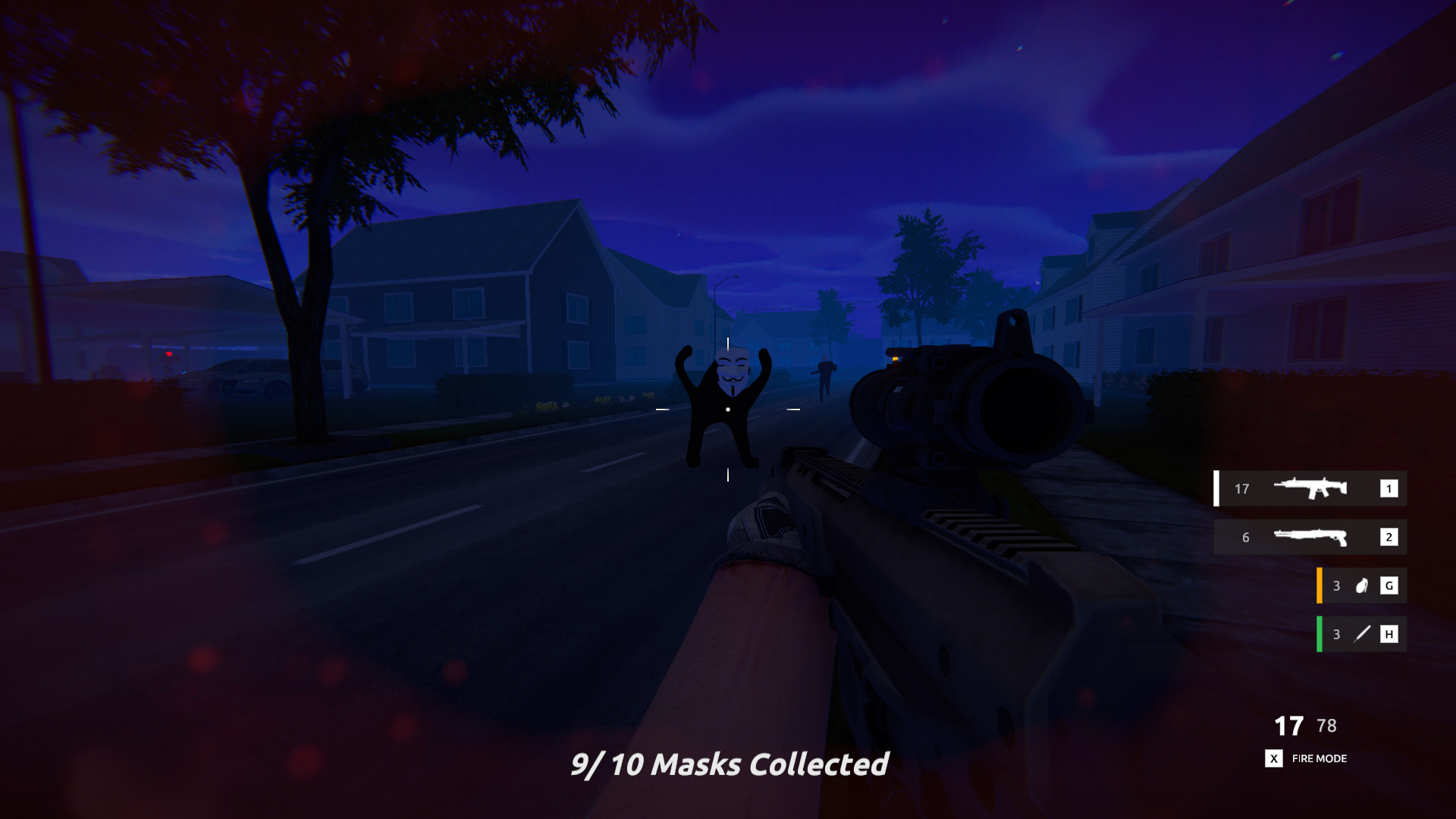Image resolution: width=1456 pixels, height=819 pixels.
Task: Click the 2 keybind badge on shotgun slot
Action: [1389, 538]
